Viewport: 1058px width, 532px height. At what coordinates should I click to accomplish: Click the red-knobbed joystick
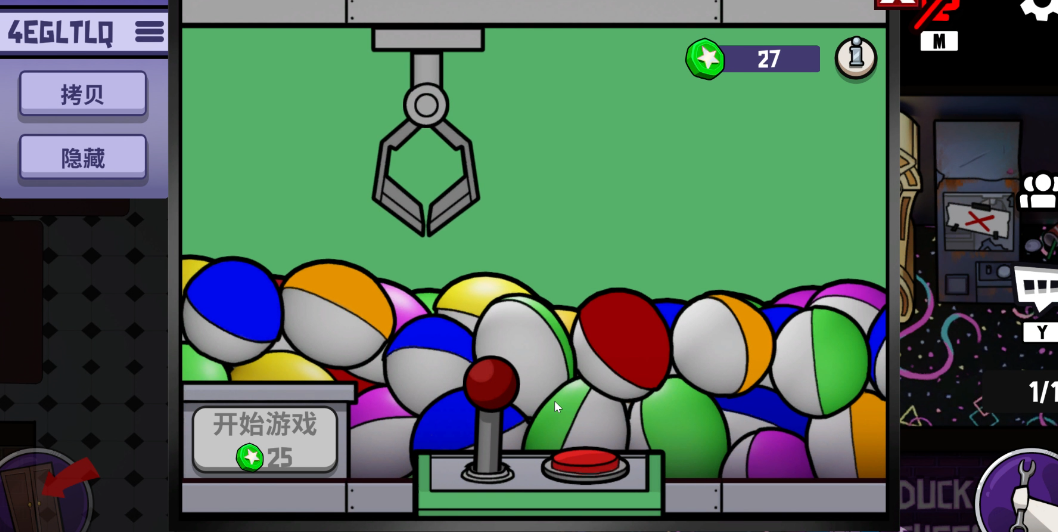point(491,385)
